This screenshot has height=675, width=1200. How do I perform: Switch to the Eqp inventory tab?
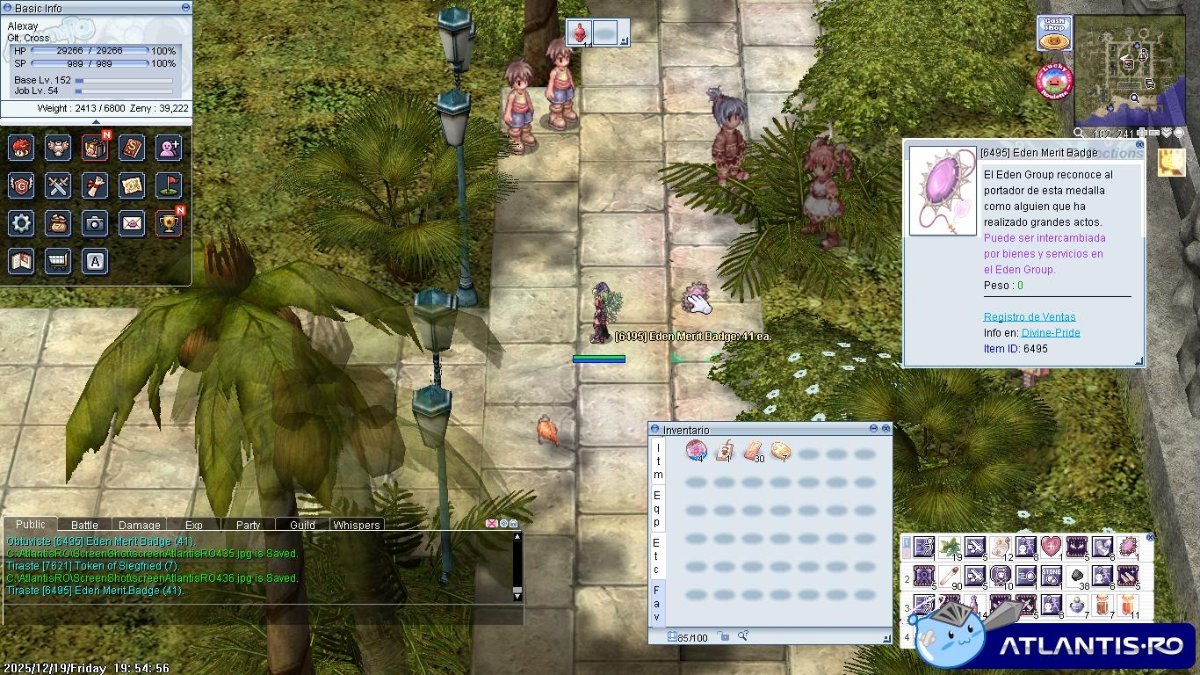657,508
